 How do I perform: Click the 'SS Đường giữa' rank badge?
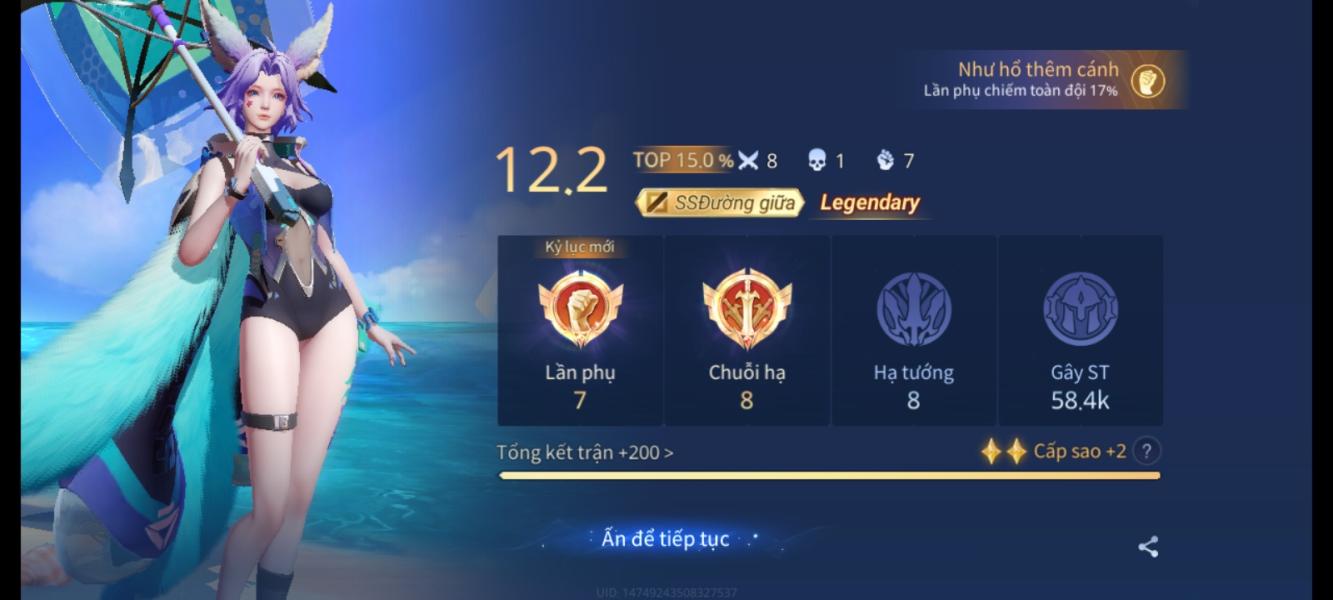[721, 203]
